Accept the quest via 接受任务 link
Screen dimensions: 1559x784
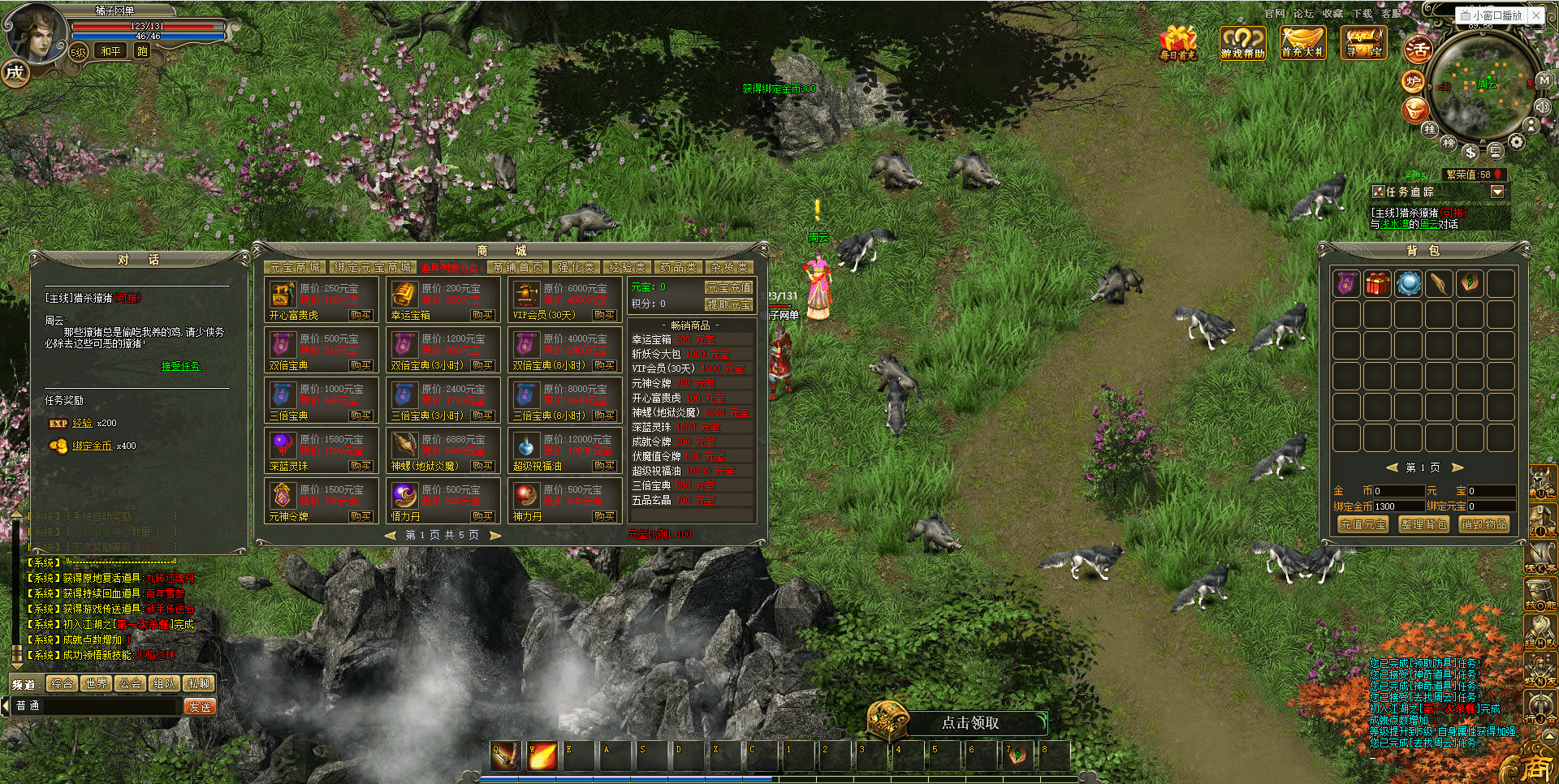point(180,366)
